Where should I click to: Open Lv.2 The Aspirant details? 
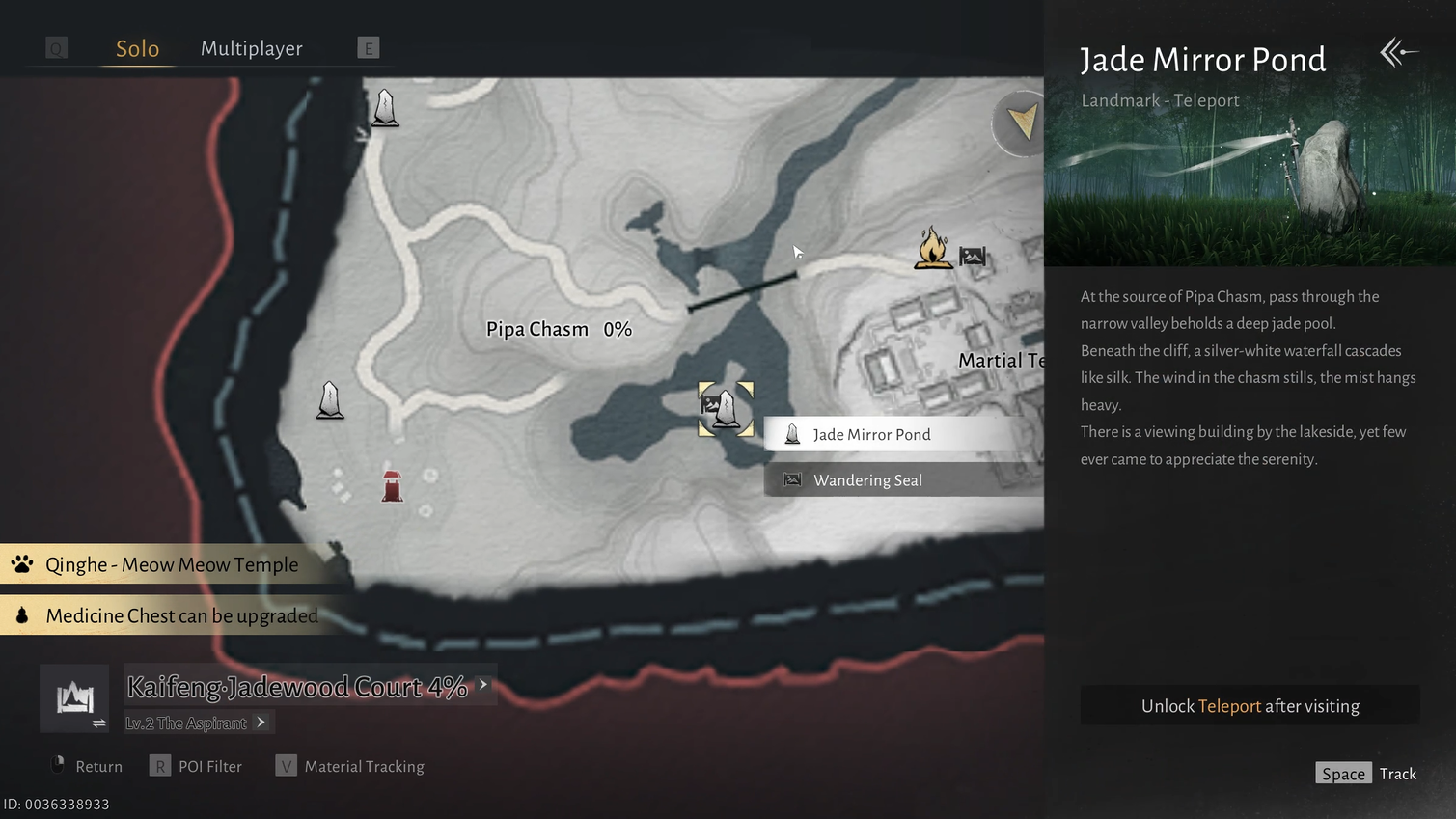pyautogui.click(x=198, y=723)
